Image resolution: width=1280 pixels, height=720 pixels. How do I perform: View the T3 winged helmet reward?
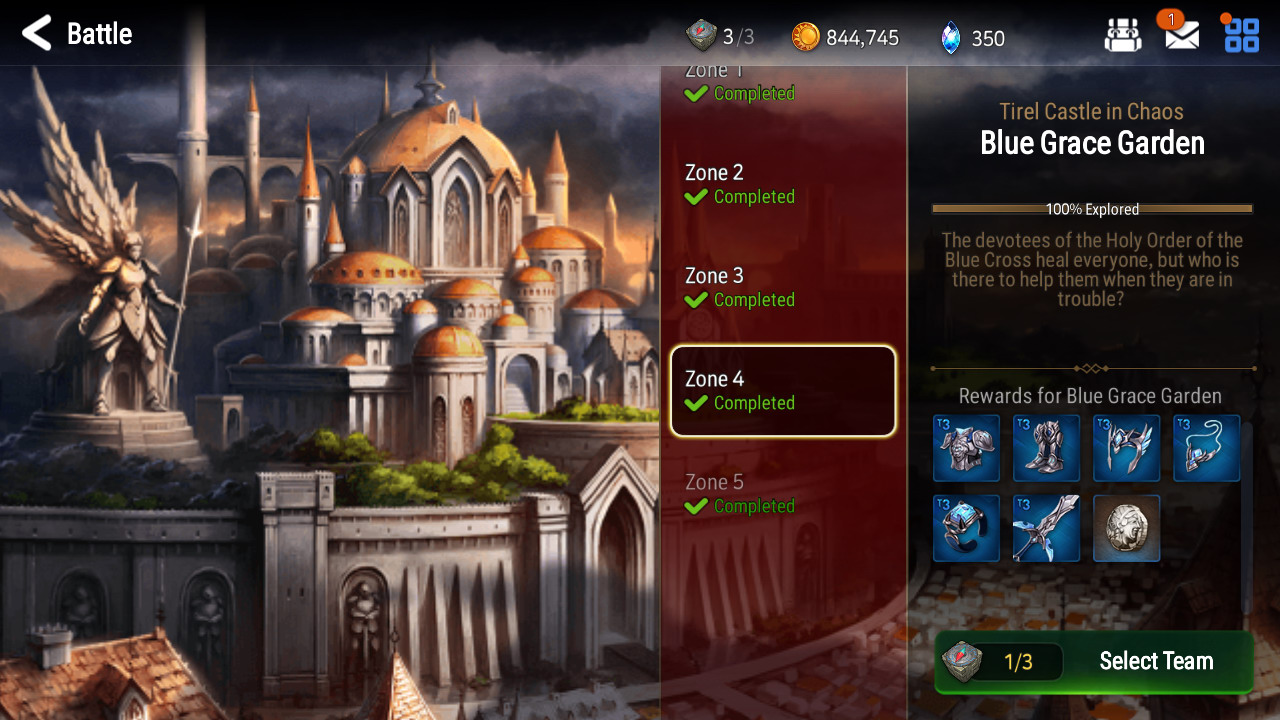(x=1126, y=448)
